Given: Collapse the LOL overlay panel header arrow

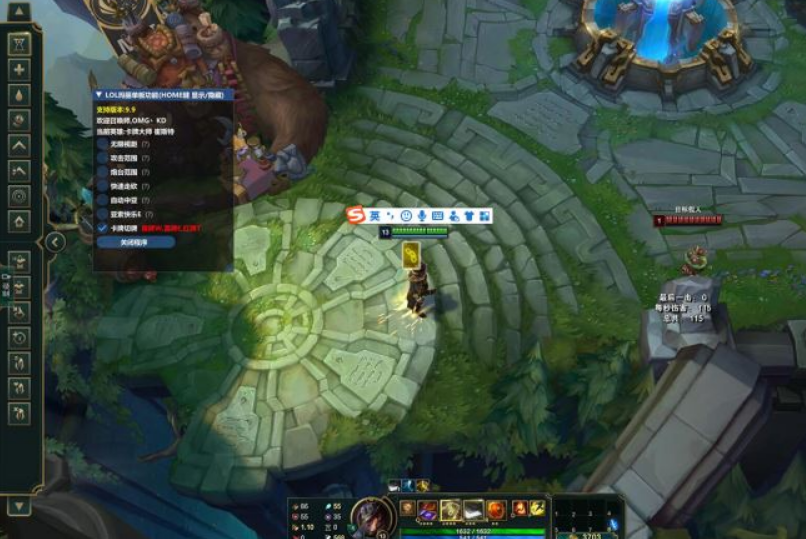Looking at the screenshot, I should [98, 94].
